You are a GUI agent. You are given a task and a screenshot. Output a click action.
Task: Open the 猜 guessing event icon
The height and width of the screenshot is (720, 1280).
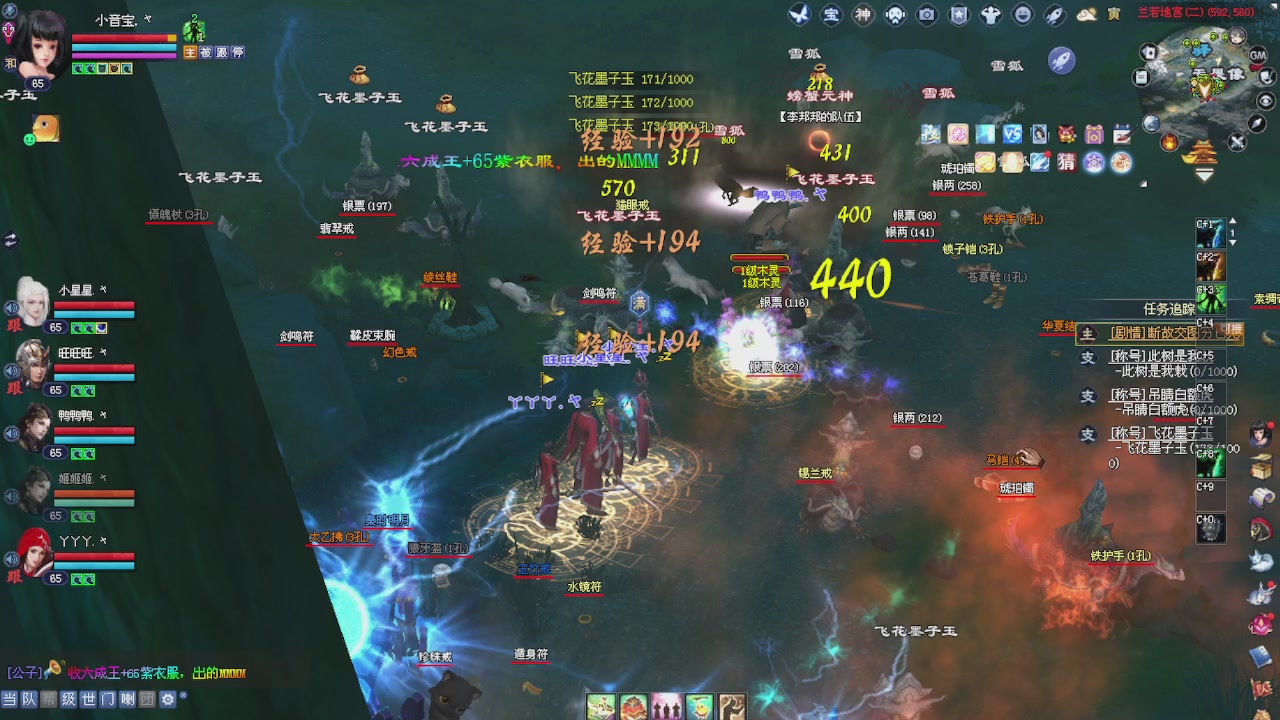click(x=1066, y=162)
